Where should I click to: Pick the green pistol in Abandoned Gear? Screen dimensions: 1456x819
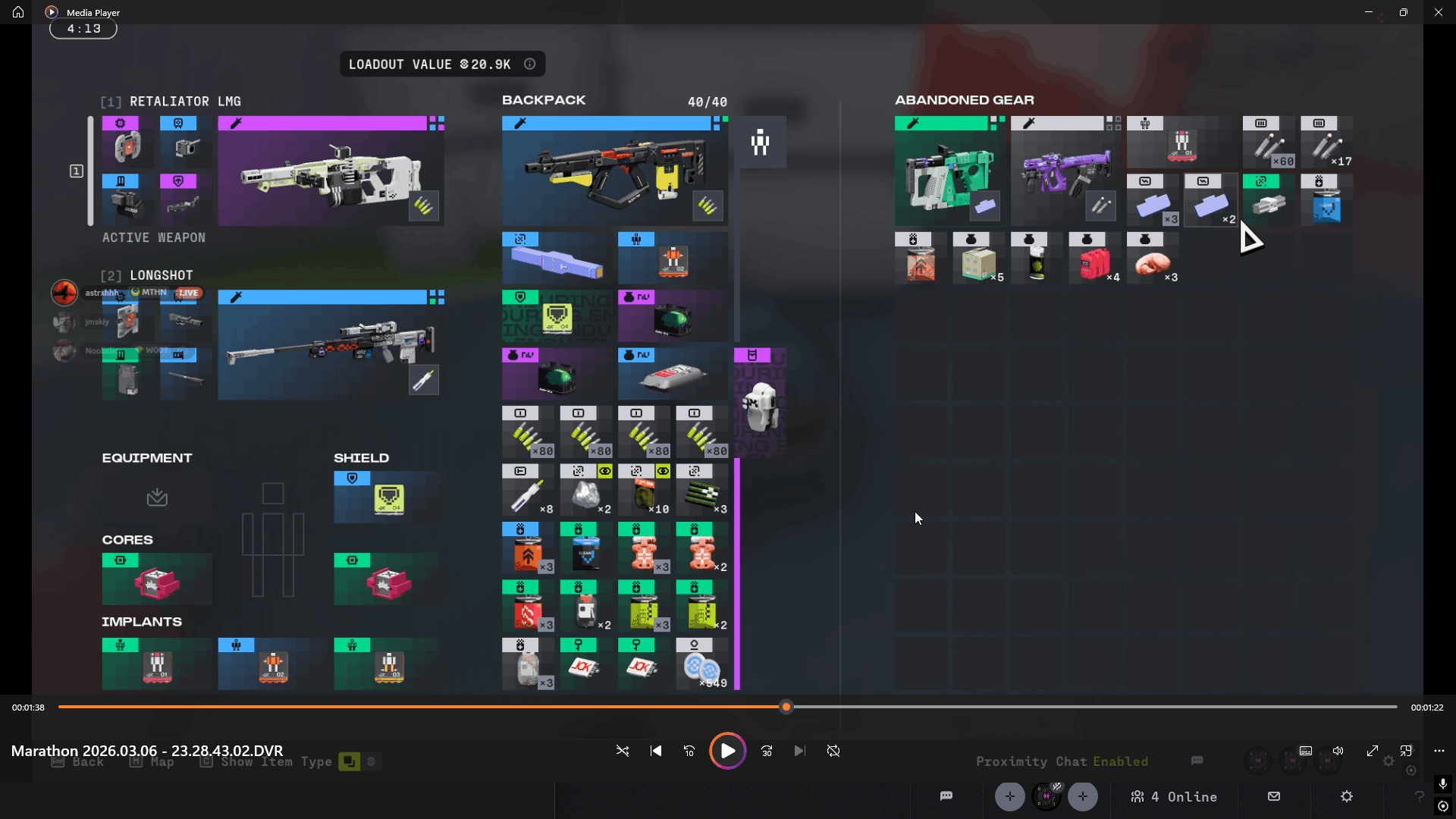click(x=949, y=171)
